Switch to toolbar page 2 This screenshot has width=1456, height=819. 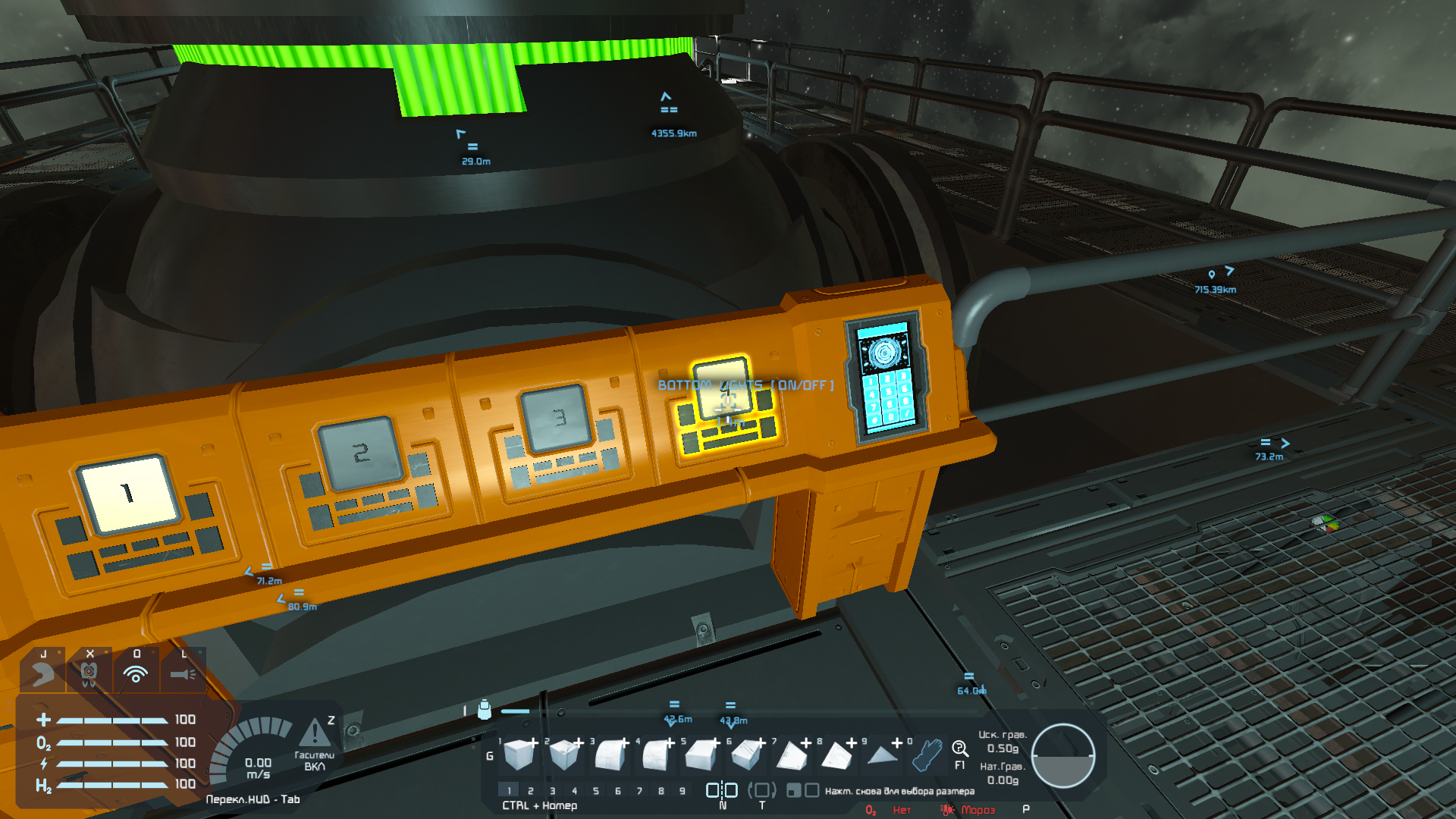(x=531, y=791)
